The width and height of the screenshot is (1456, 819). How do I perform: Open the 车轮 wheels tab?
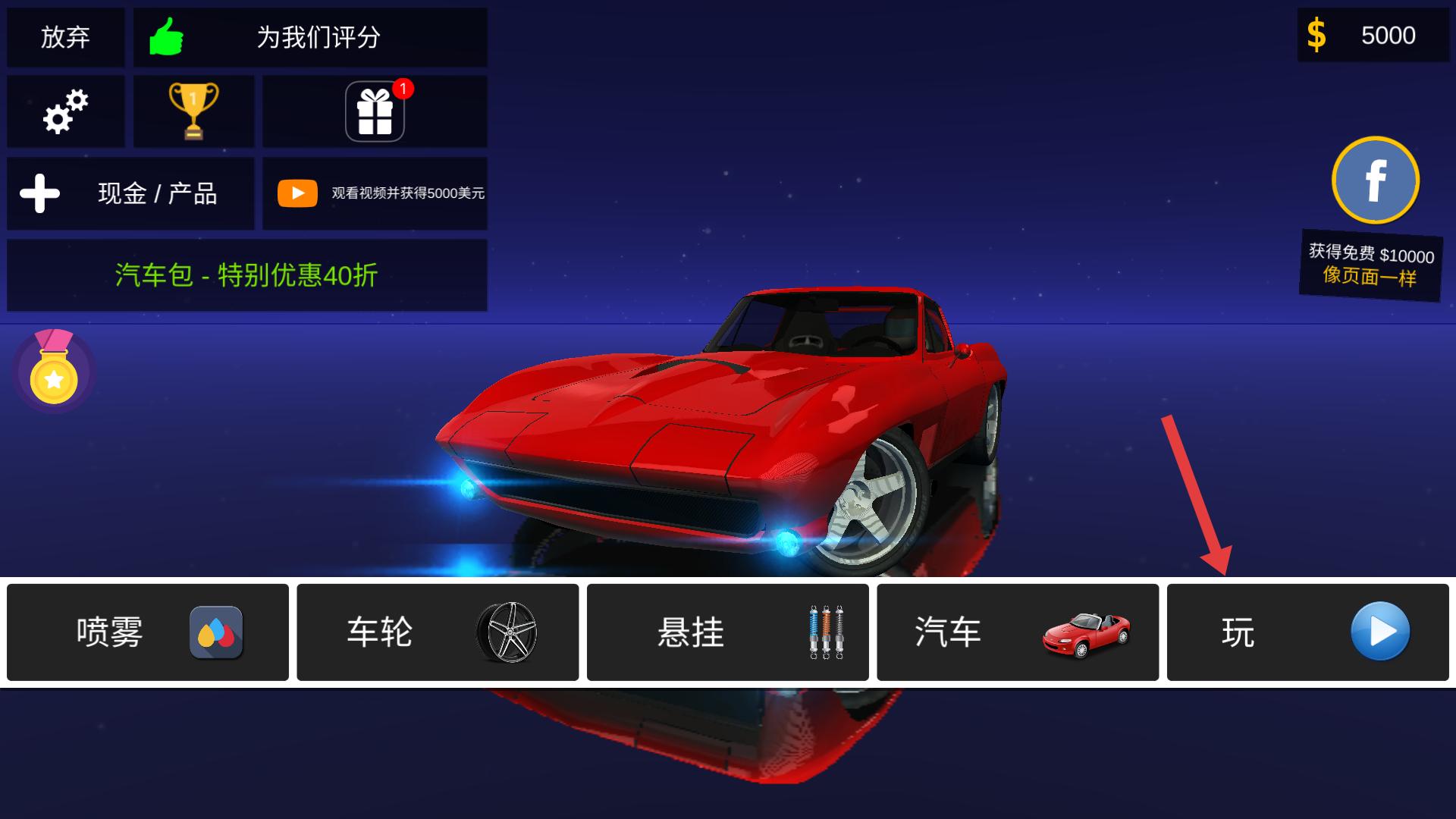tap(438, 632)
